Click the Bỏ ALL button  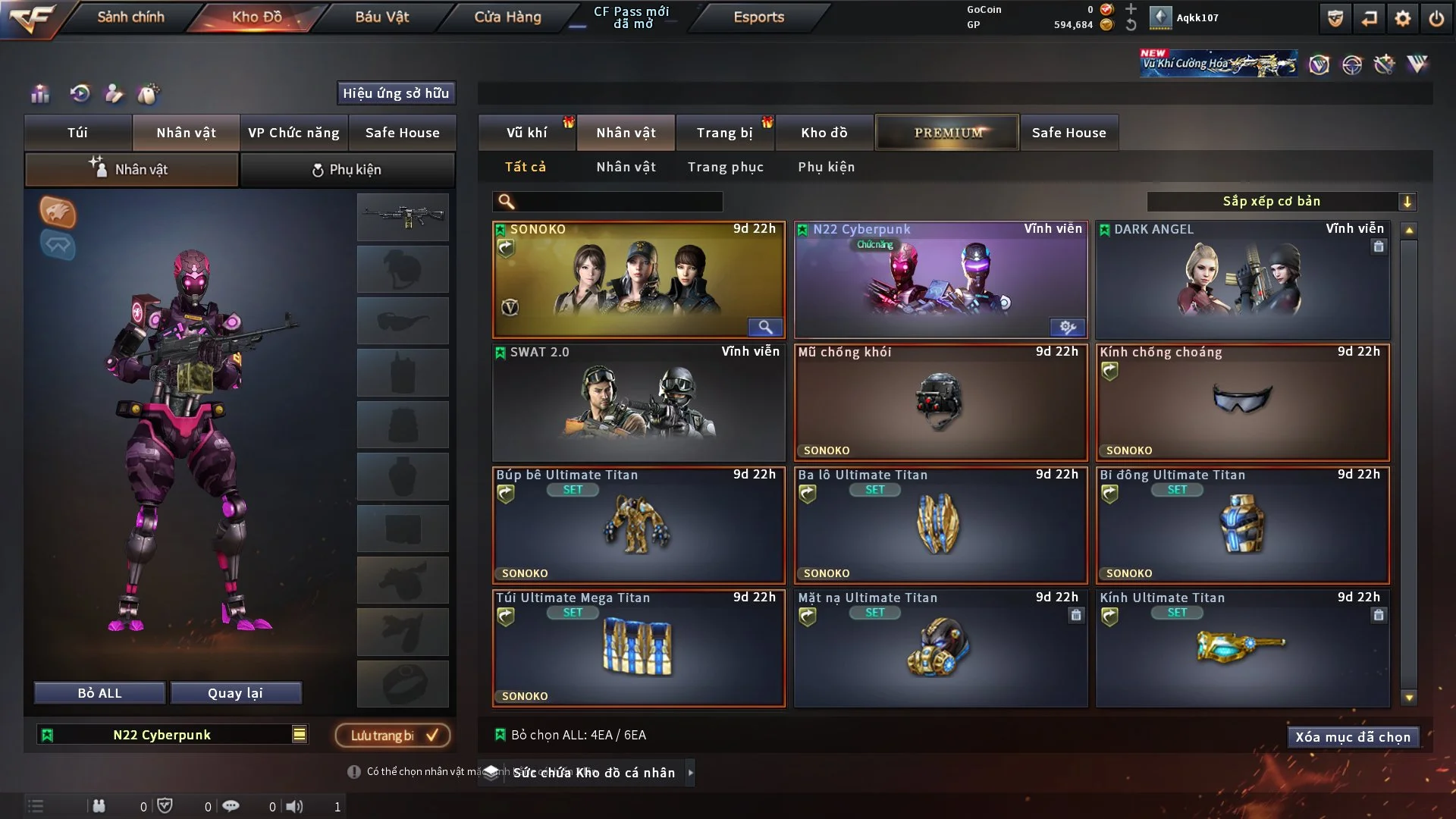coord(99,693)
